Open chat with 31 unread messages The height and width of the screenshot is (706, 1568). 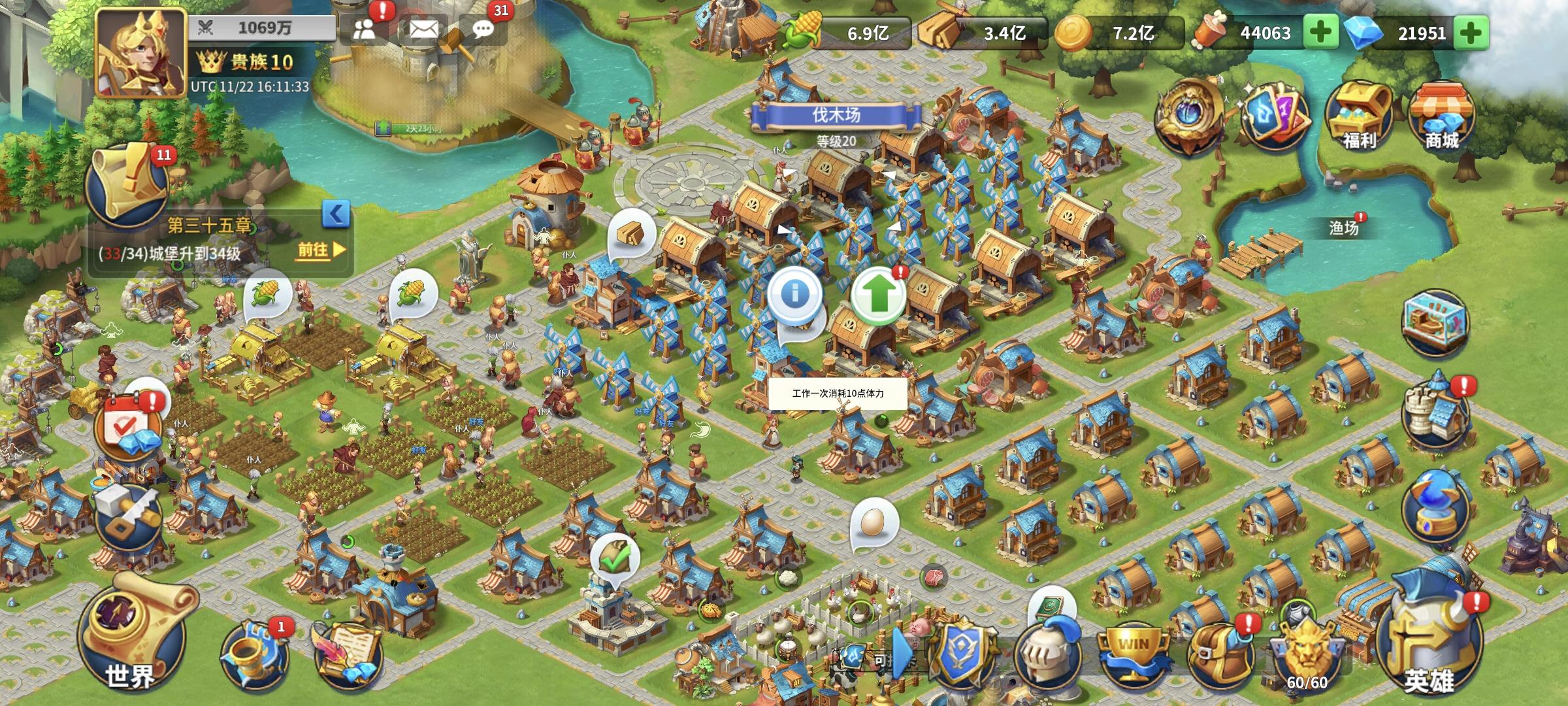[485, 29]
